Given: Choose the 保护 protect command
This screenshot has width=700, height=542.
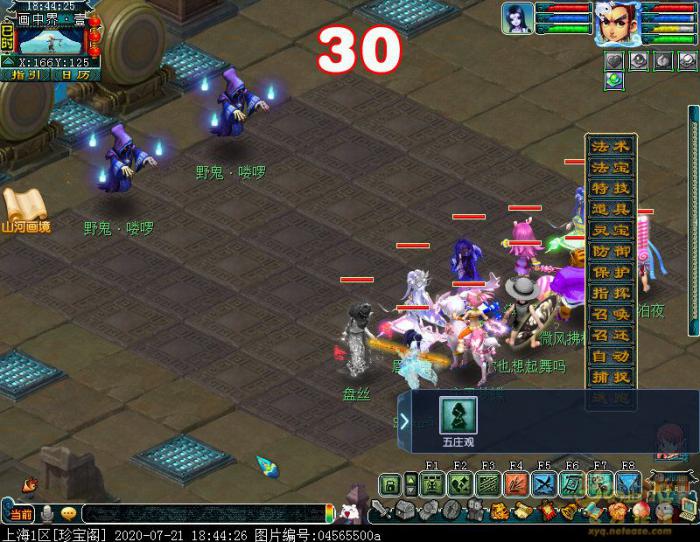Looking at the screenshot, I should (611, 272).
